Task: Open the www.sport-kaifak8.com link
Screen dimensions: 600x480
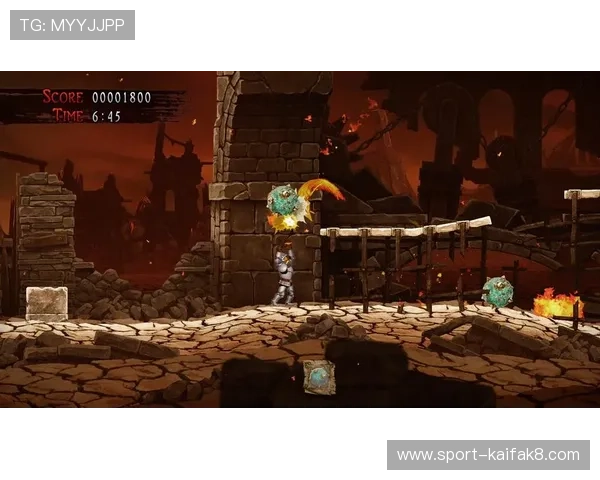Action: coord(488,455)
